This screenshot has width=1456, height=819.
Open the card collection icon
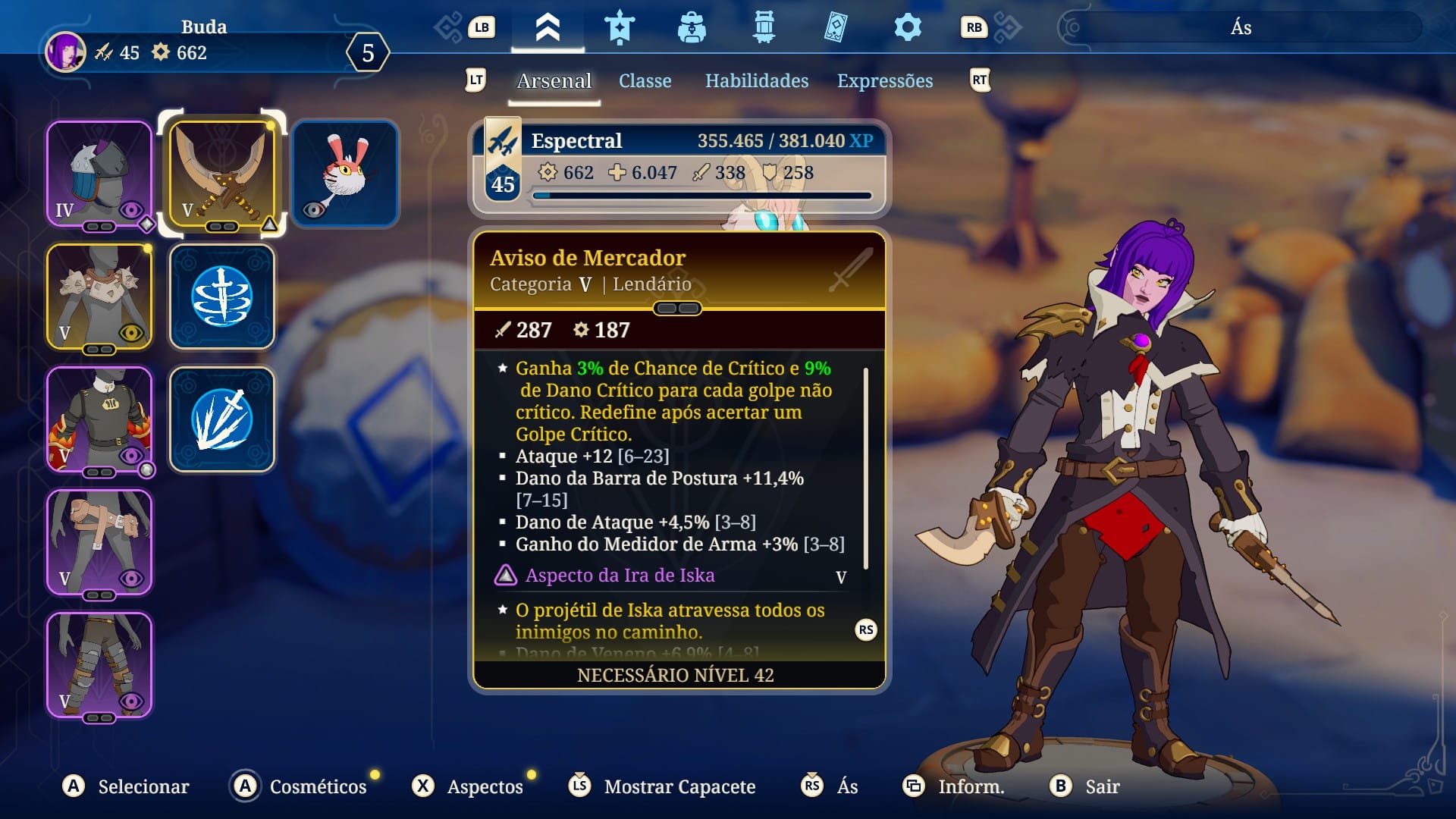coord(835,28)
